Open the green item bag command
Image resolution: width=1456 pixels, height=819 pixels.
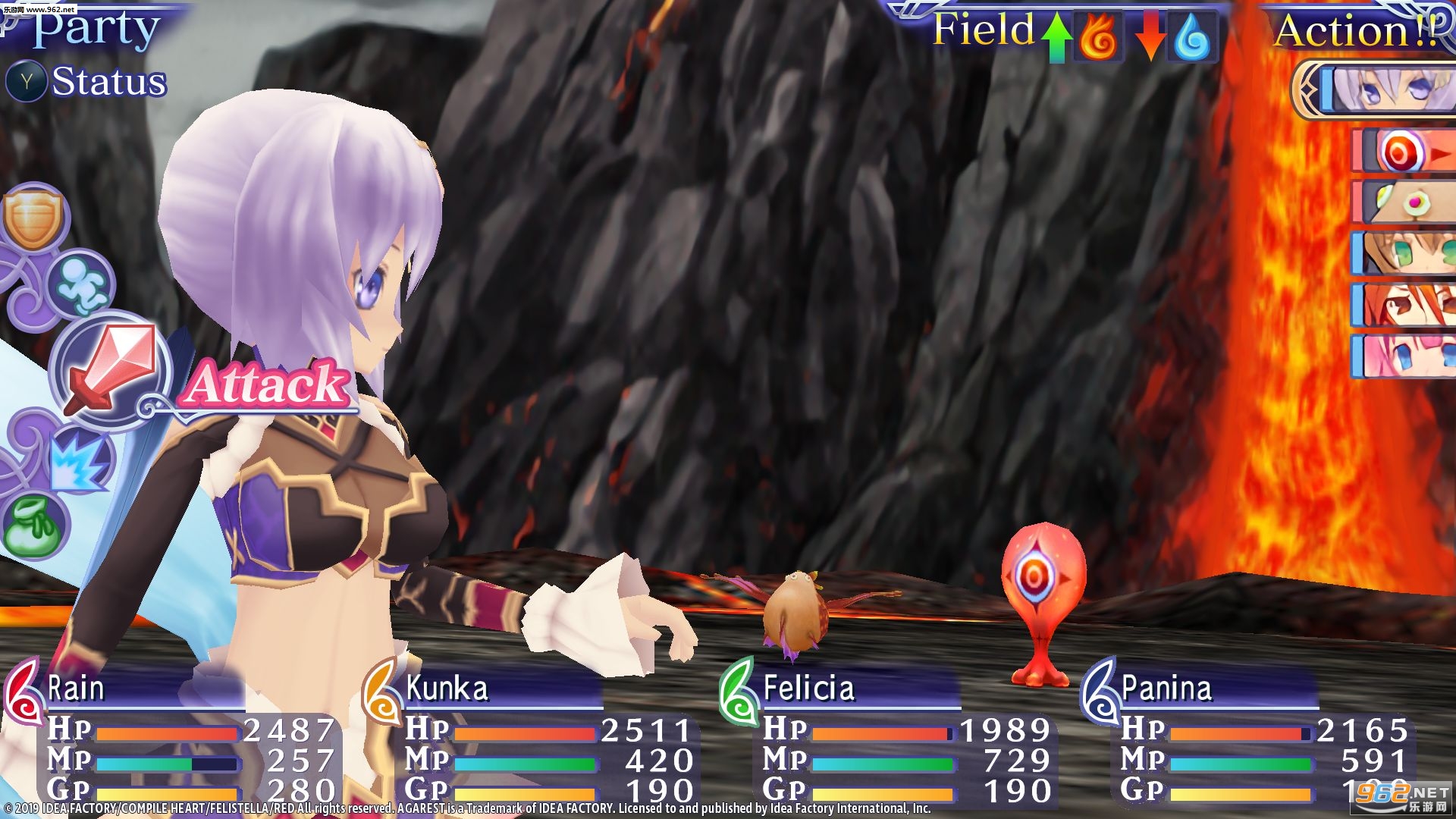(x=33, y=525)
